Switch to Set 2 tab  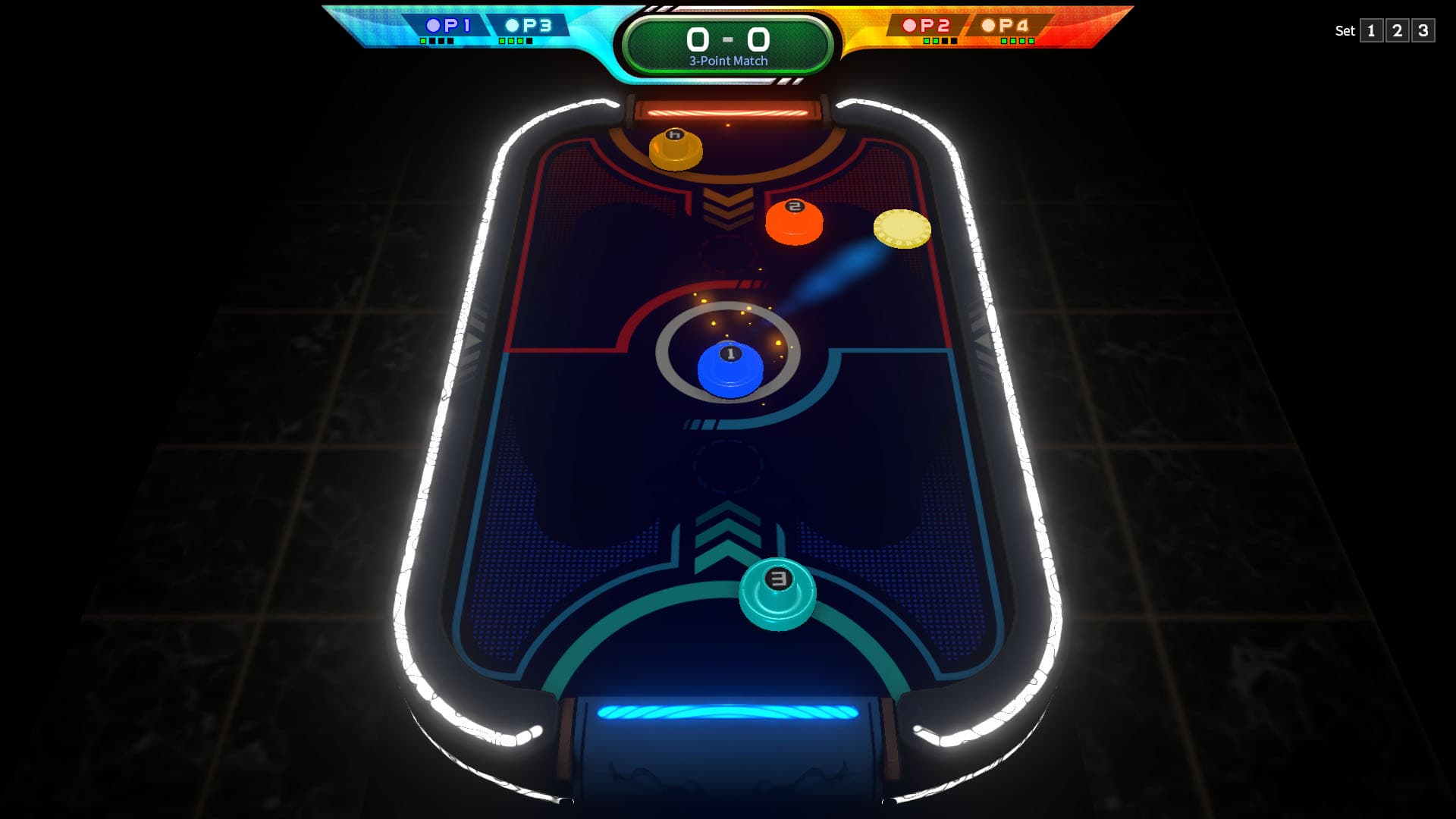(1398, 31)
